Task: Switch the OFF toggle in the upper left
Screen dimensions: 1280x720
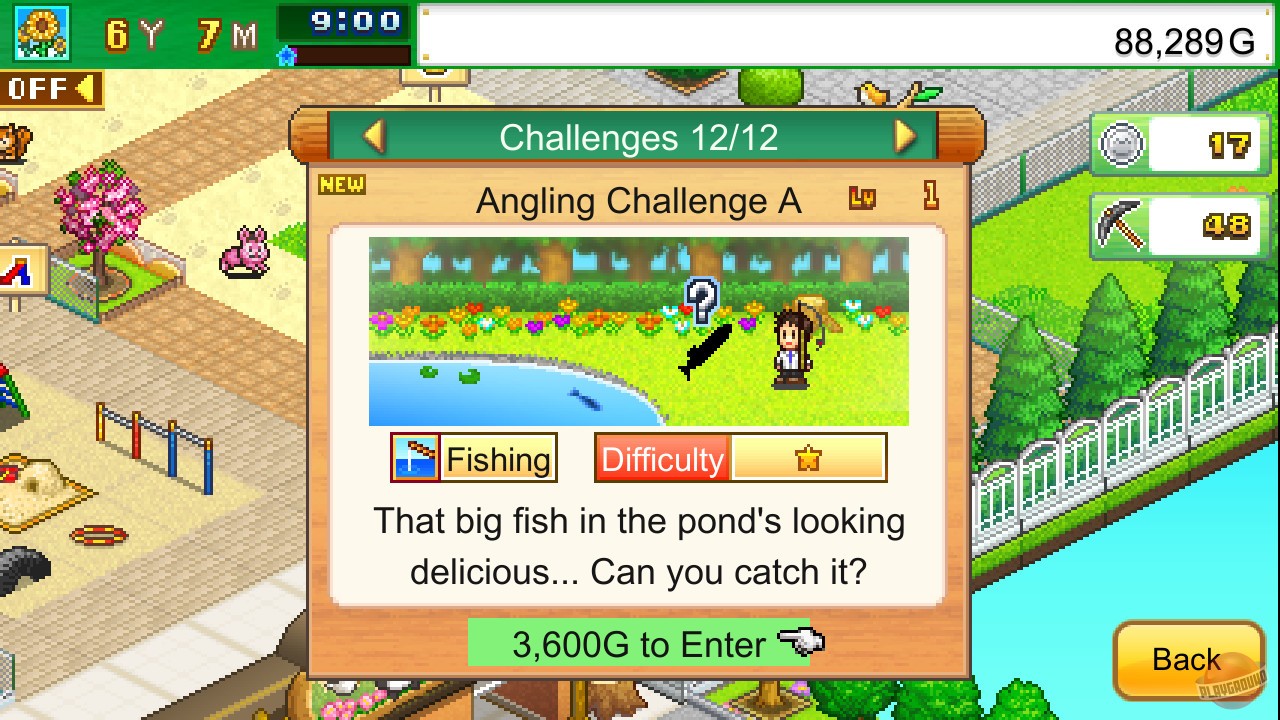Action: (45, 90)
